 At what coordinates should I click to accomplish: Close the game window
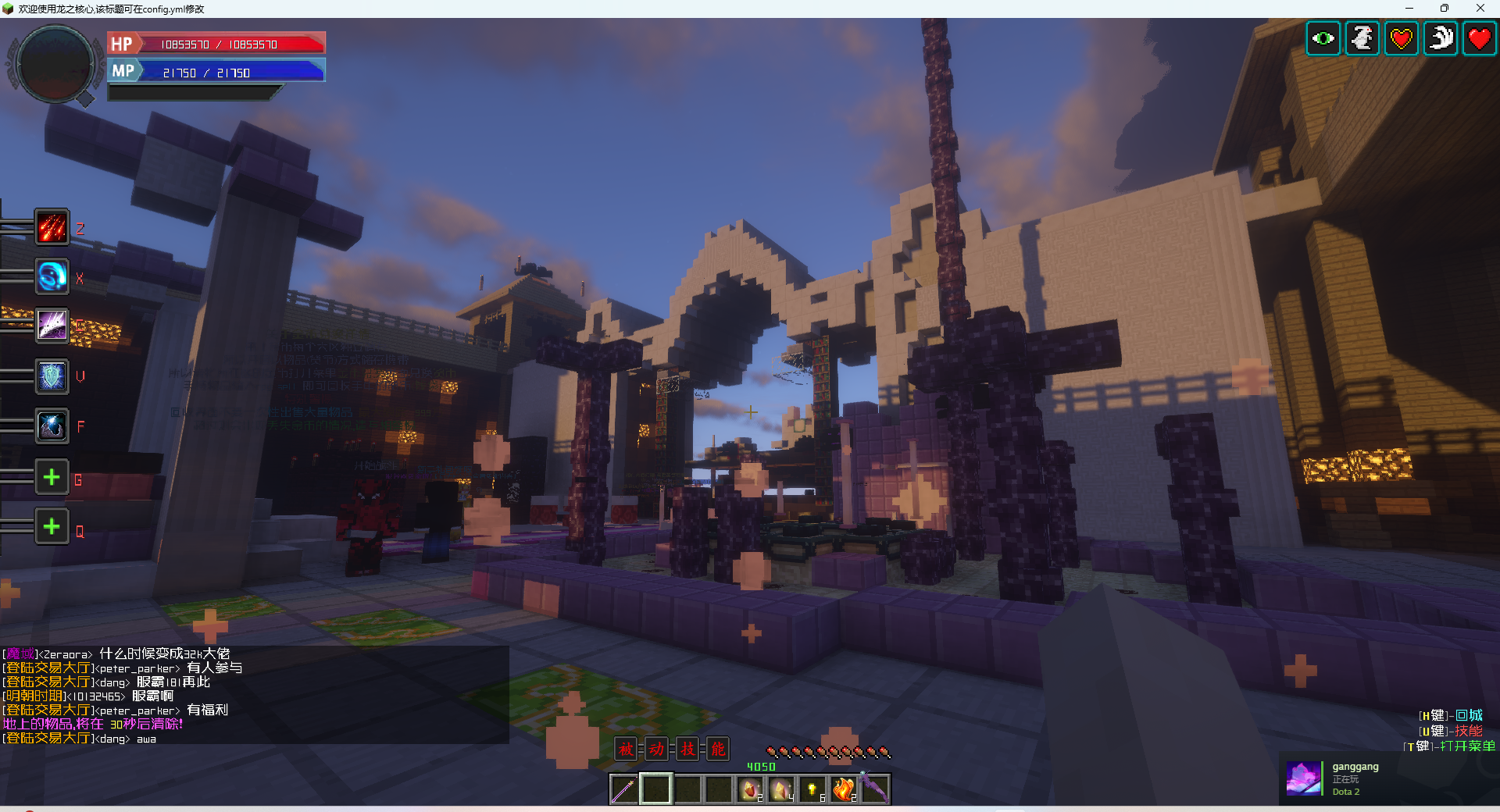[x=1480, y=9]
